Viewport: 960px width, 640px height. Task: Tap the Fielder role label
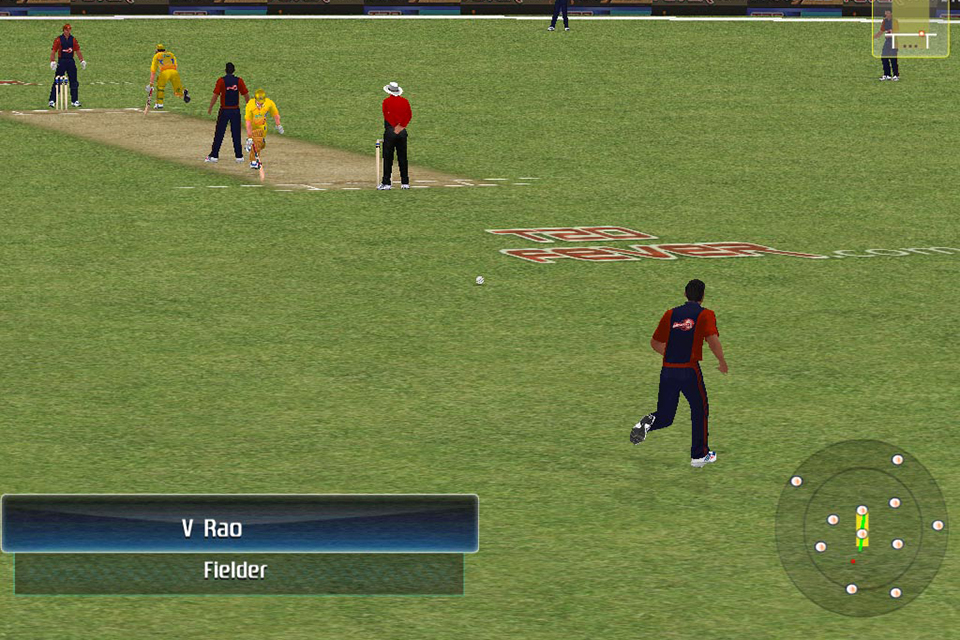238,573
